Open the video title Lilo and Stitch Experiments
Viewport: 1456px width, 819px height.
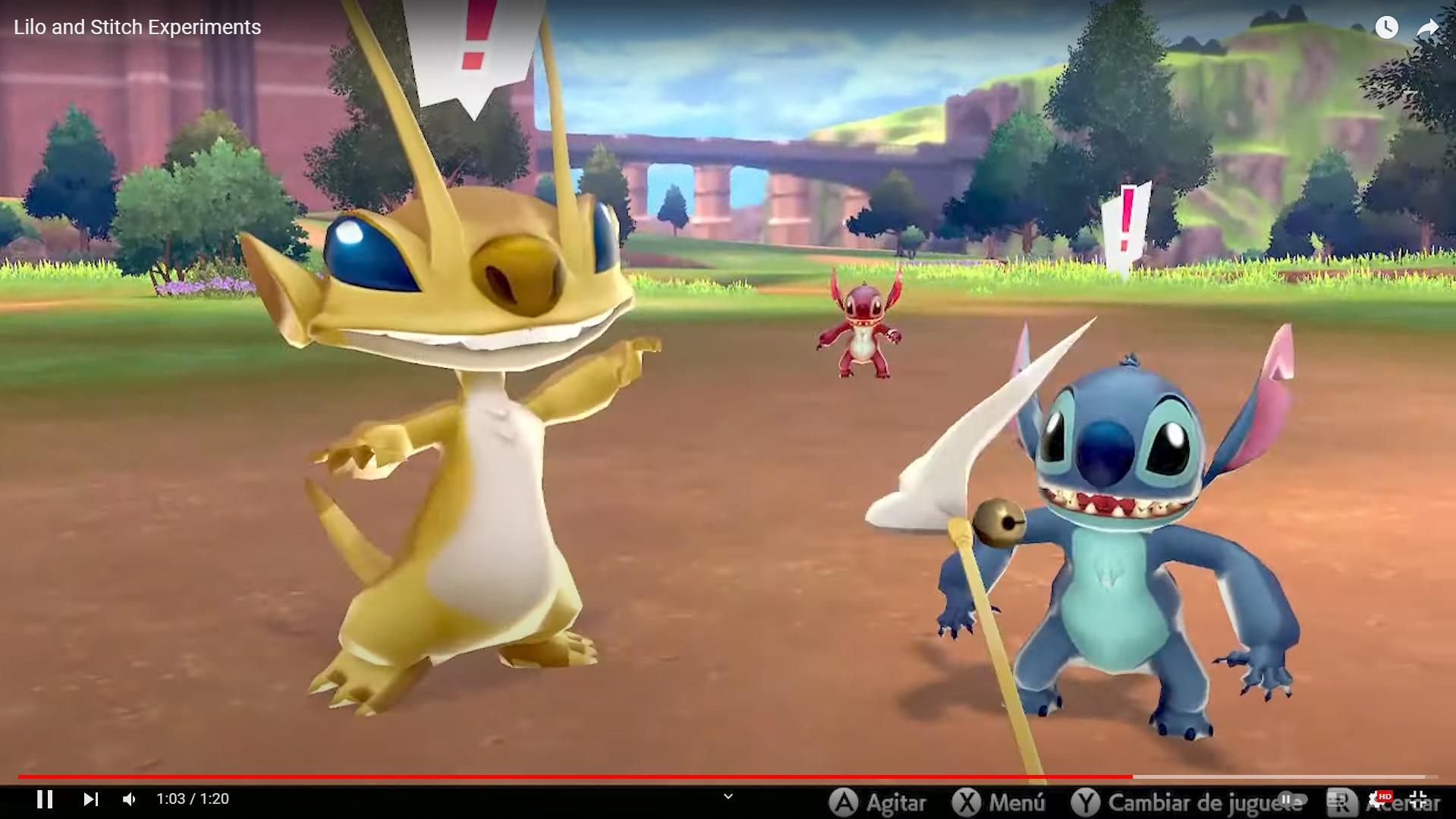point(137,27)
